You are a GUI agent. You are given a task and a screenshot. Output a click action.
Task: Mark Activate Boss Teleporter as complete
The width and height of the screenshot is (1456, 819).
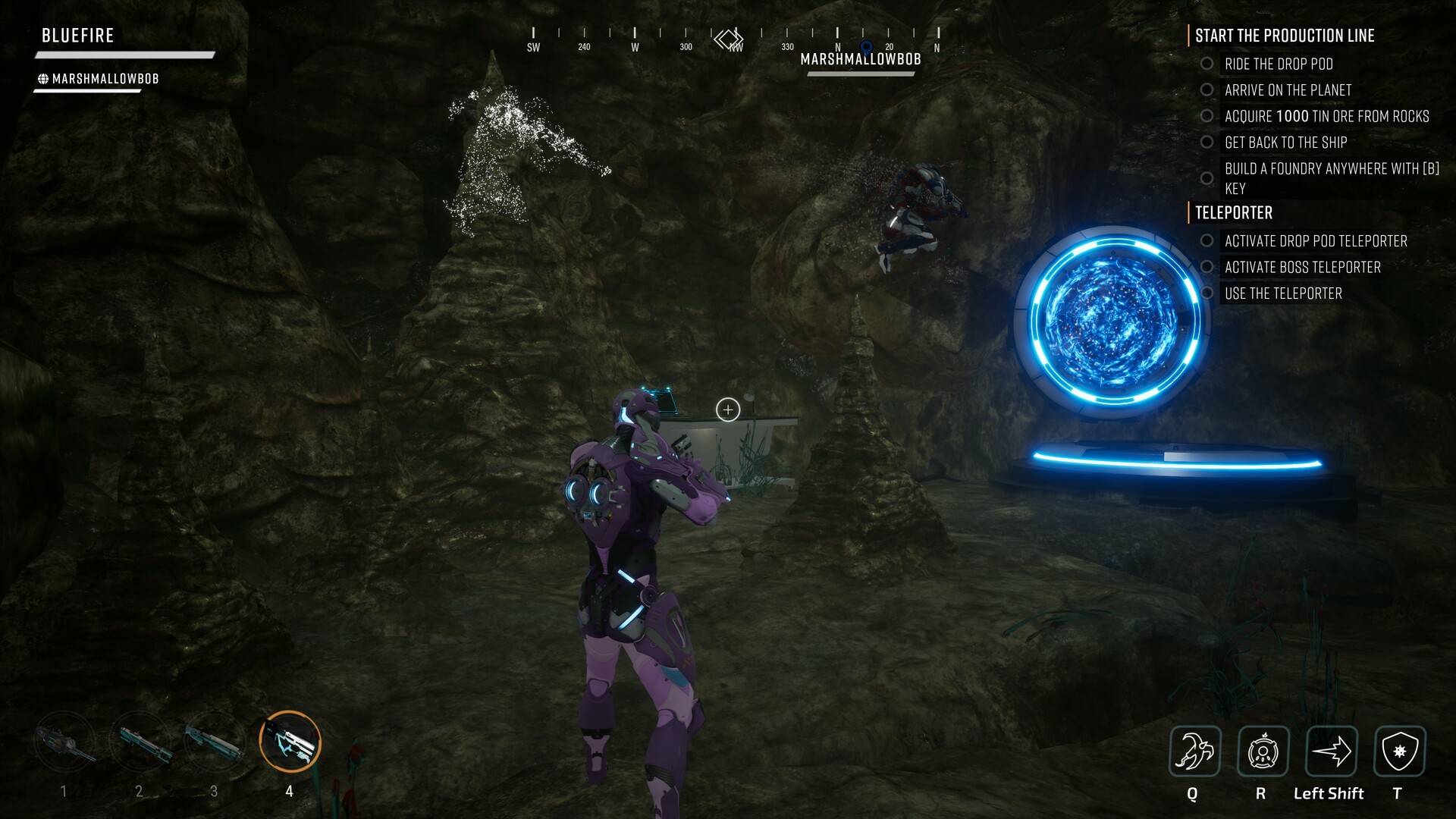1207,267
